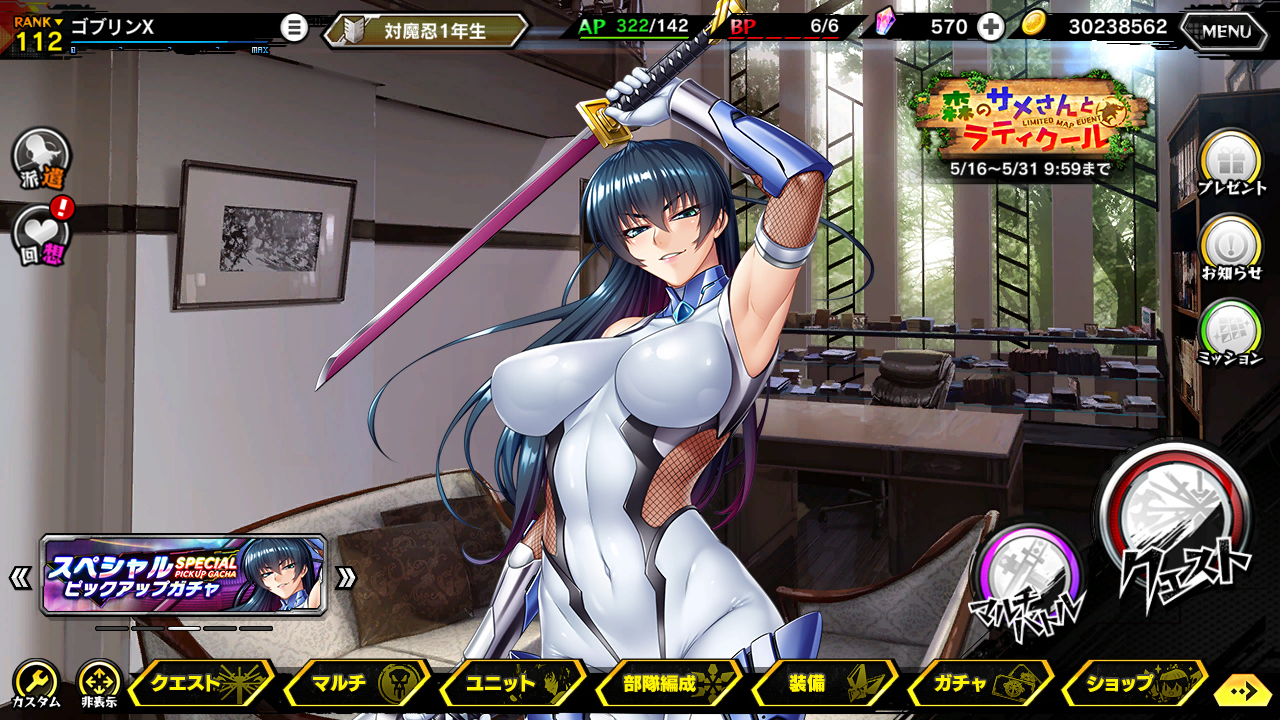Open the マルチバトル round button
This screenshot has height=720, width=1280.
1030,576
